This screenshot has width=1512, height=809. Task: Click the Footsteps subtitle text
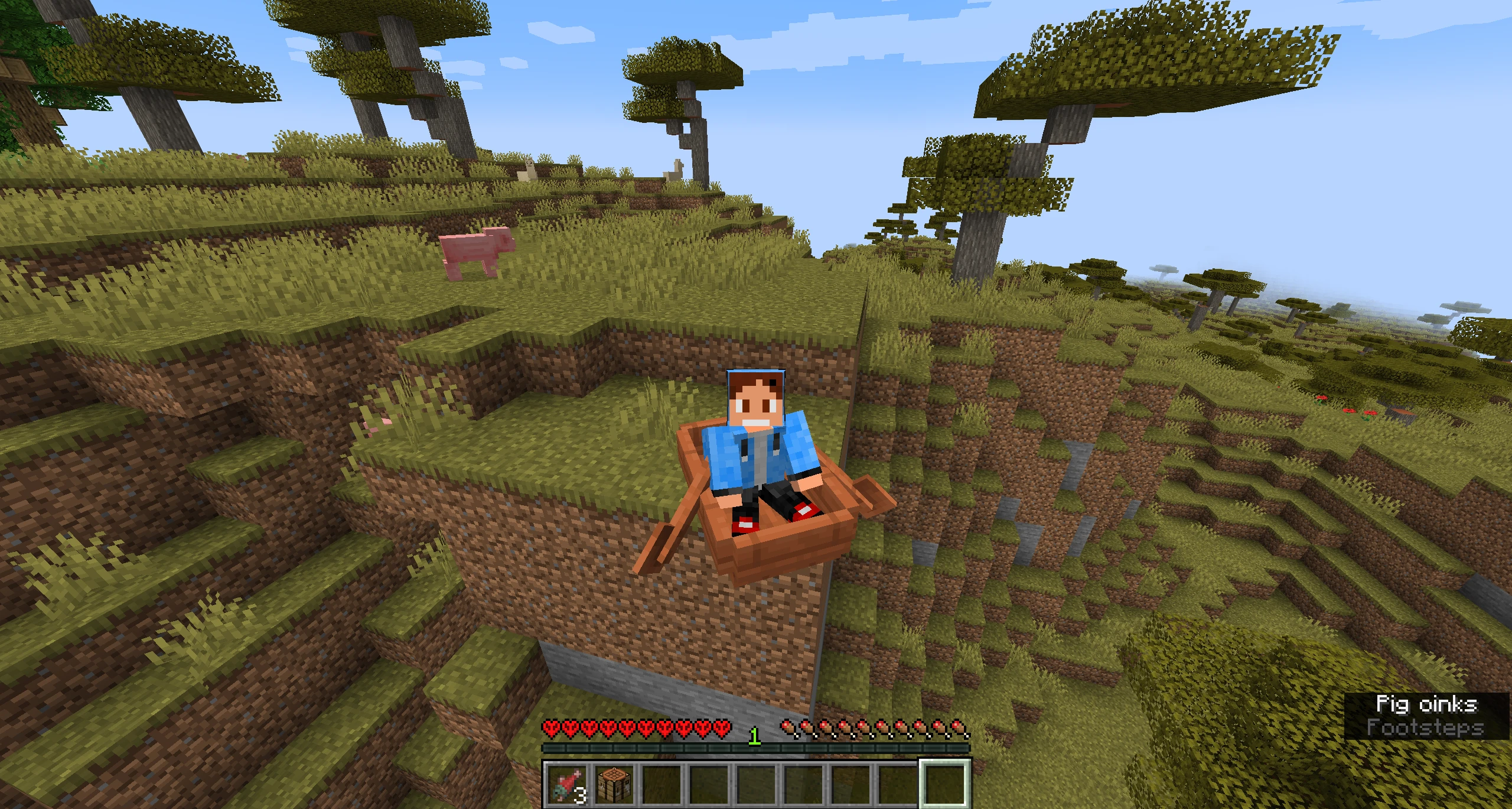coord(1425,729)
